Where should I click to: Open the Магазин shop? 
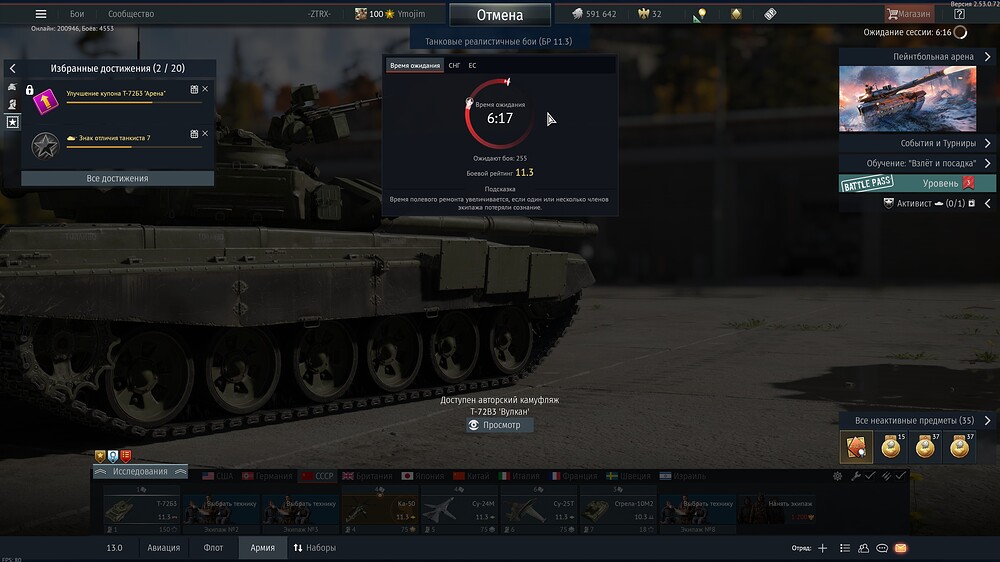(x=909, y=14)
